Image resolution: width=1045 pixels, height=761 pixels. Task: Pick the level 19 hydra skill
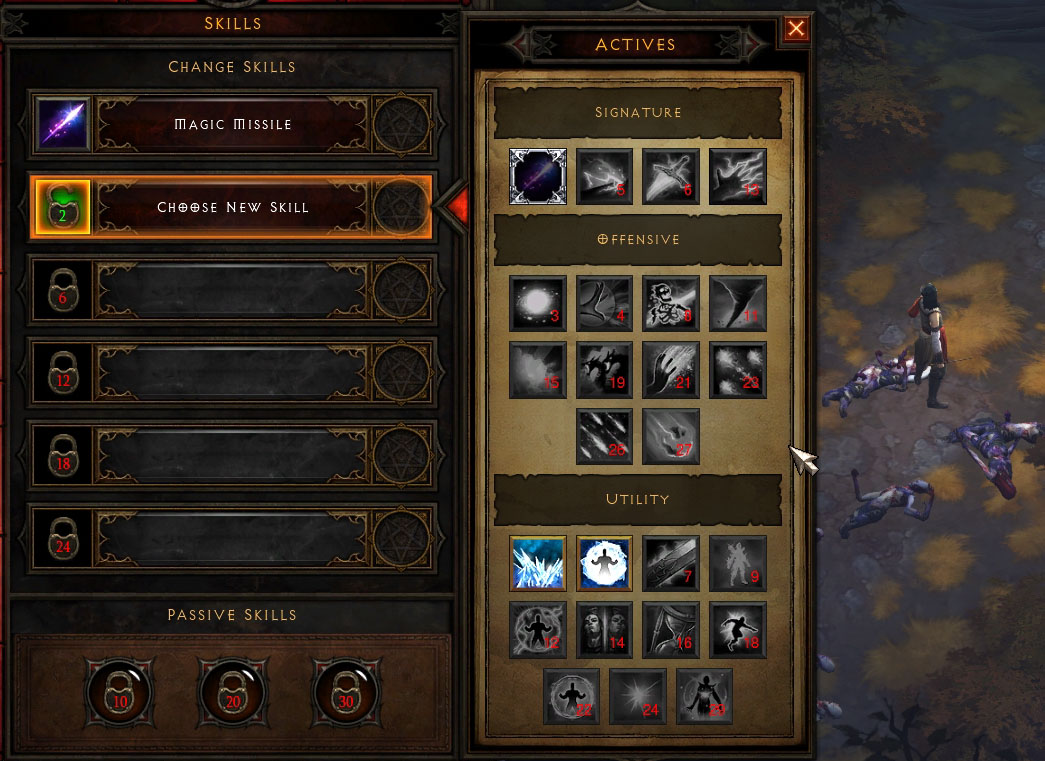(605, 370)
